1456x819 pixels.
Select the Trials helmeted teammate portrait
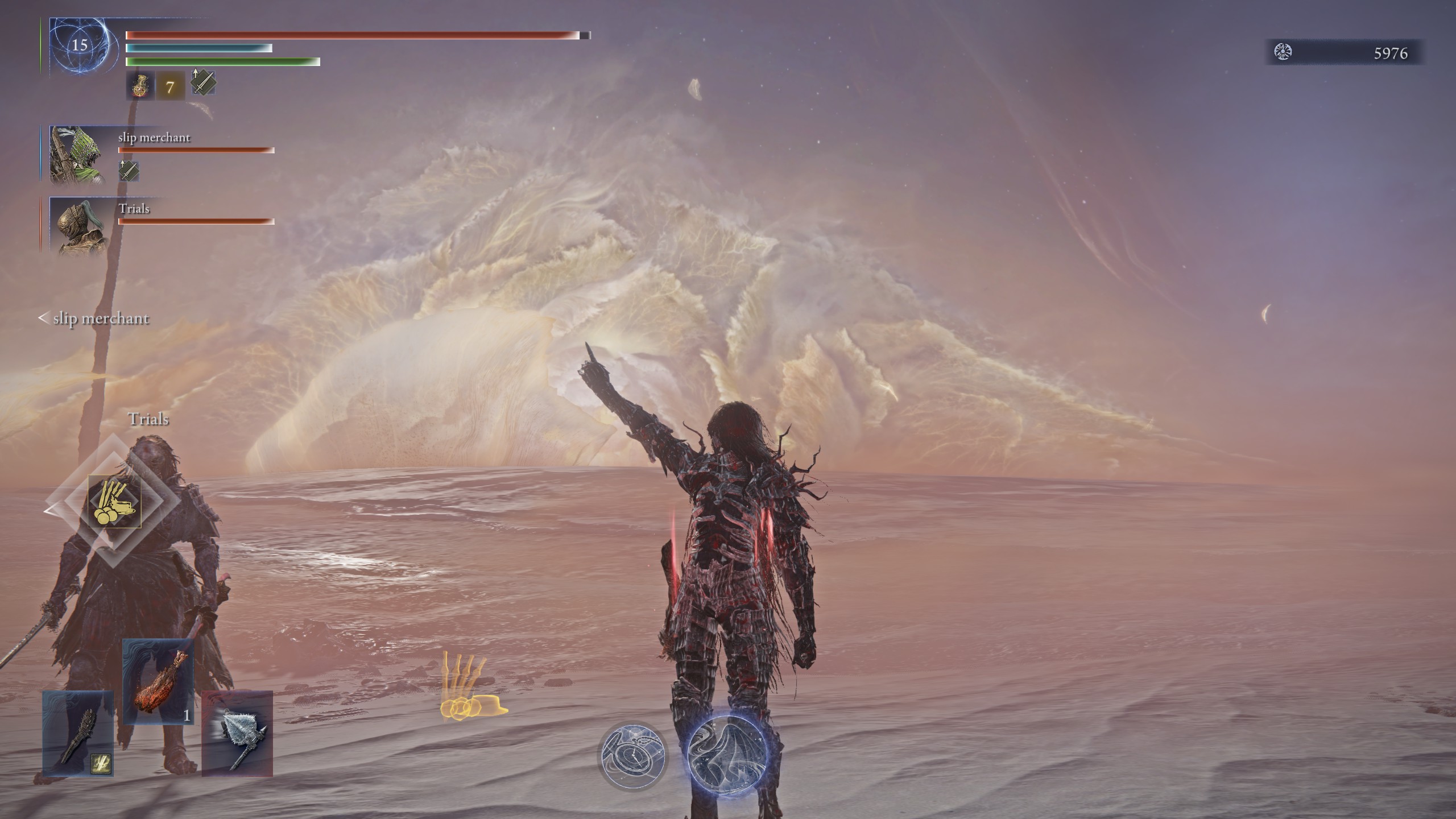pyautogui.click(x=78, y=225)
